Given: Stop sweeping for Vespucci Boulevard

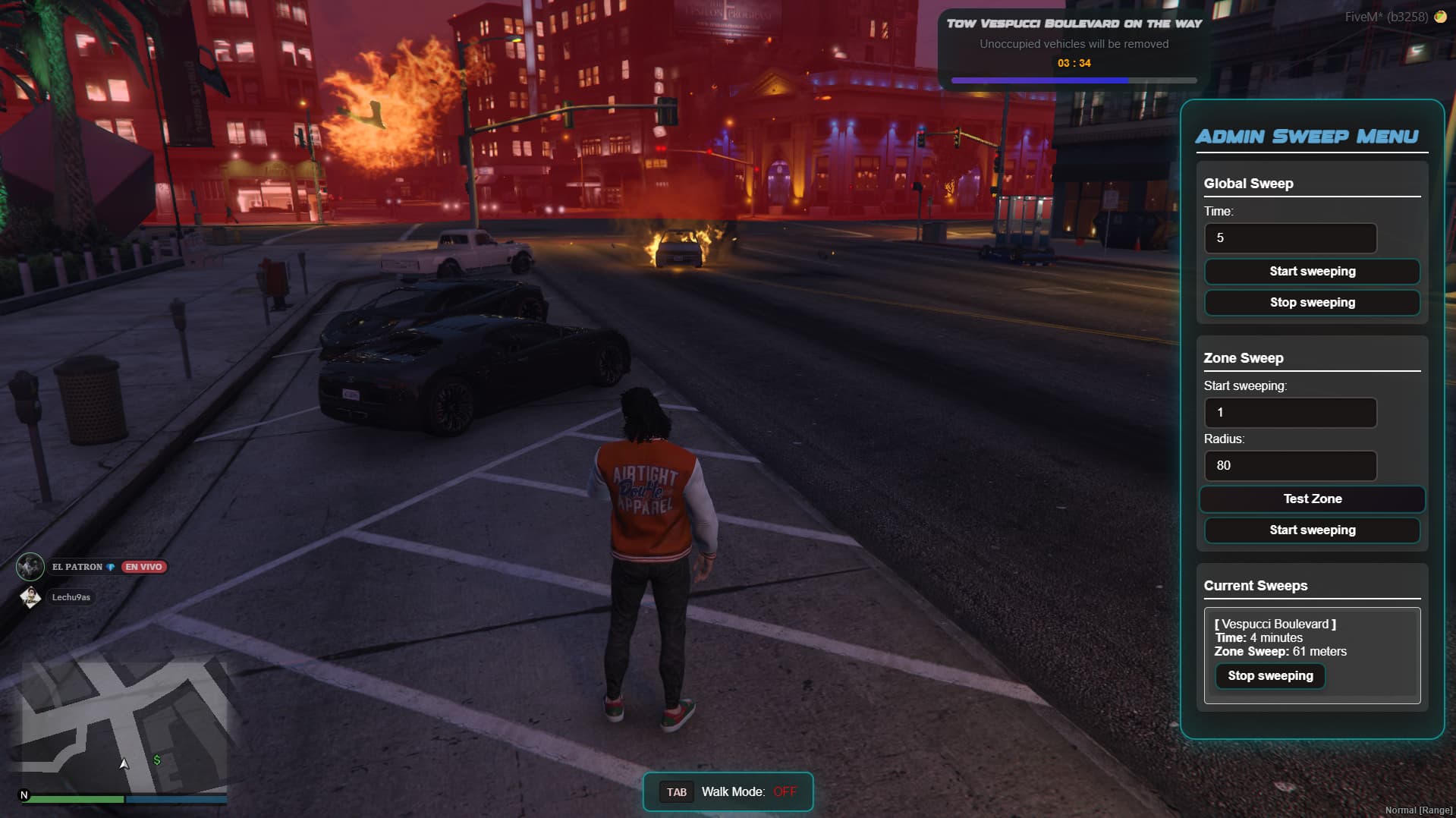Looking at the screenshot, I should coord(1270,675).
